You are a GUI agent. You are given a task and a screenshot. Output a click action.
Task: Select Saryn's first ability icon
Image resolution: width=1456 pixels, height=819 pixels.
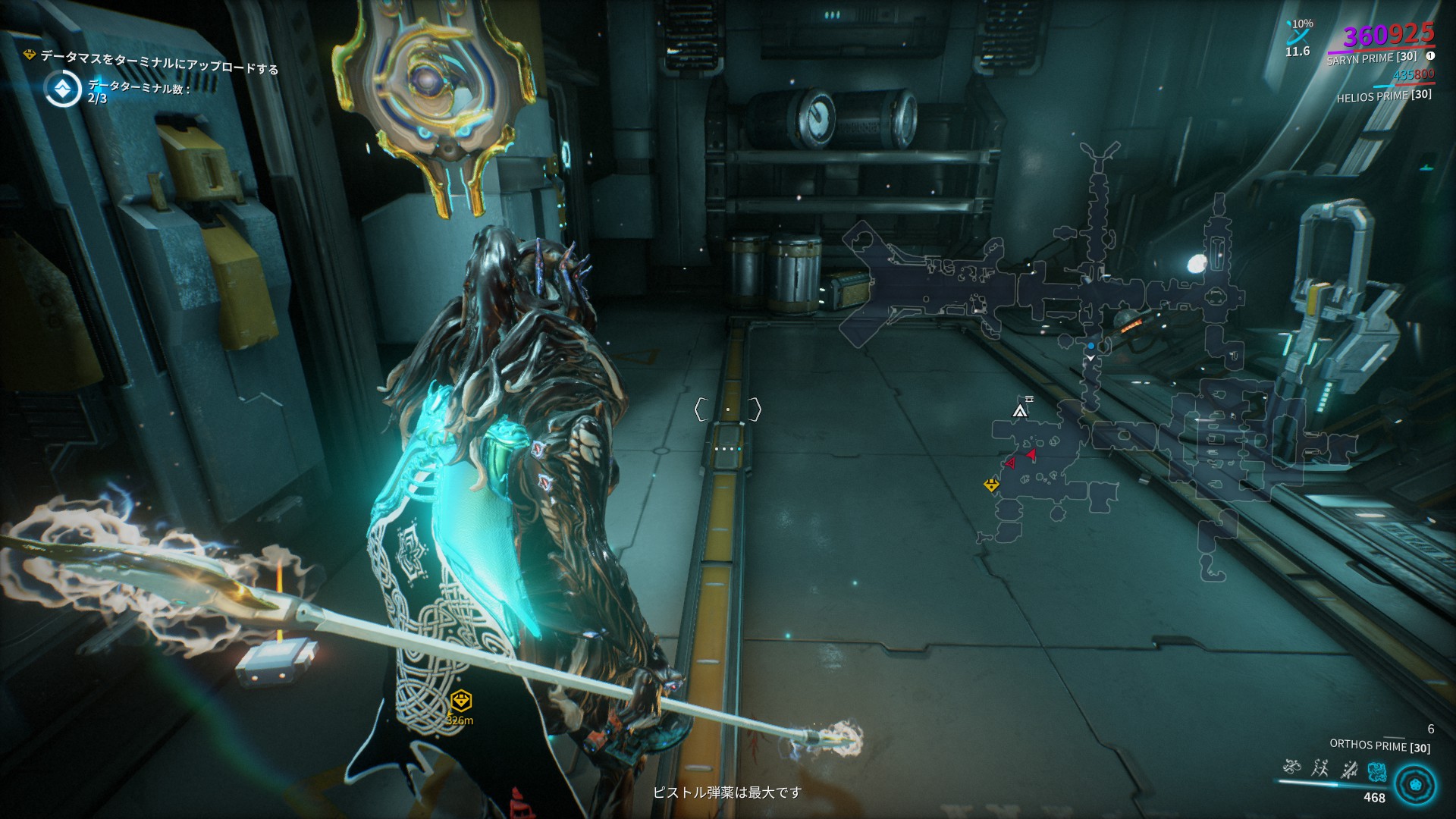click(x=1291, y=767)
